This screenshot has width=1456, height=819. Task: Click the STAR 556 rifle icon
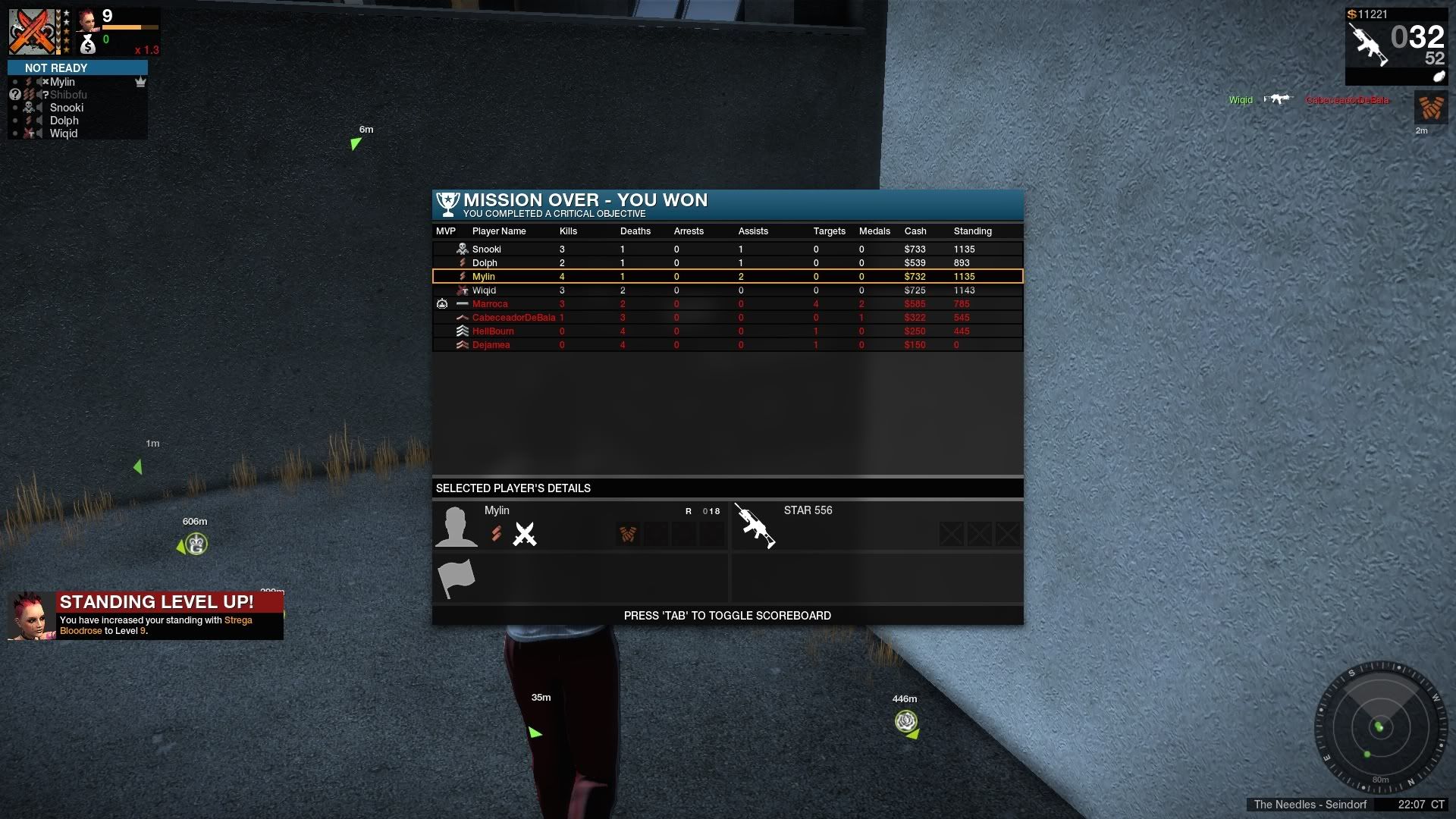coord(755,526)
